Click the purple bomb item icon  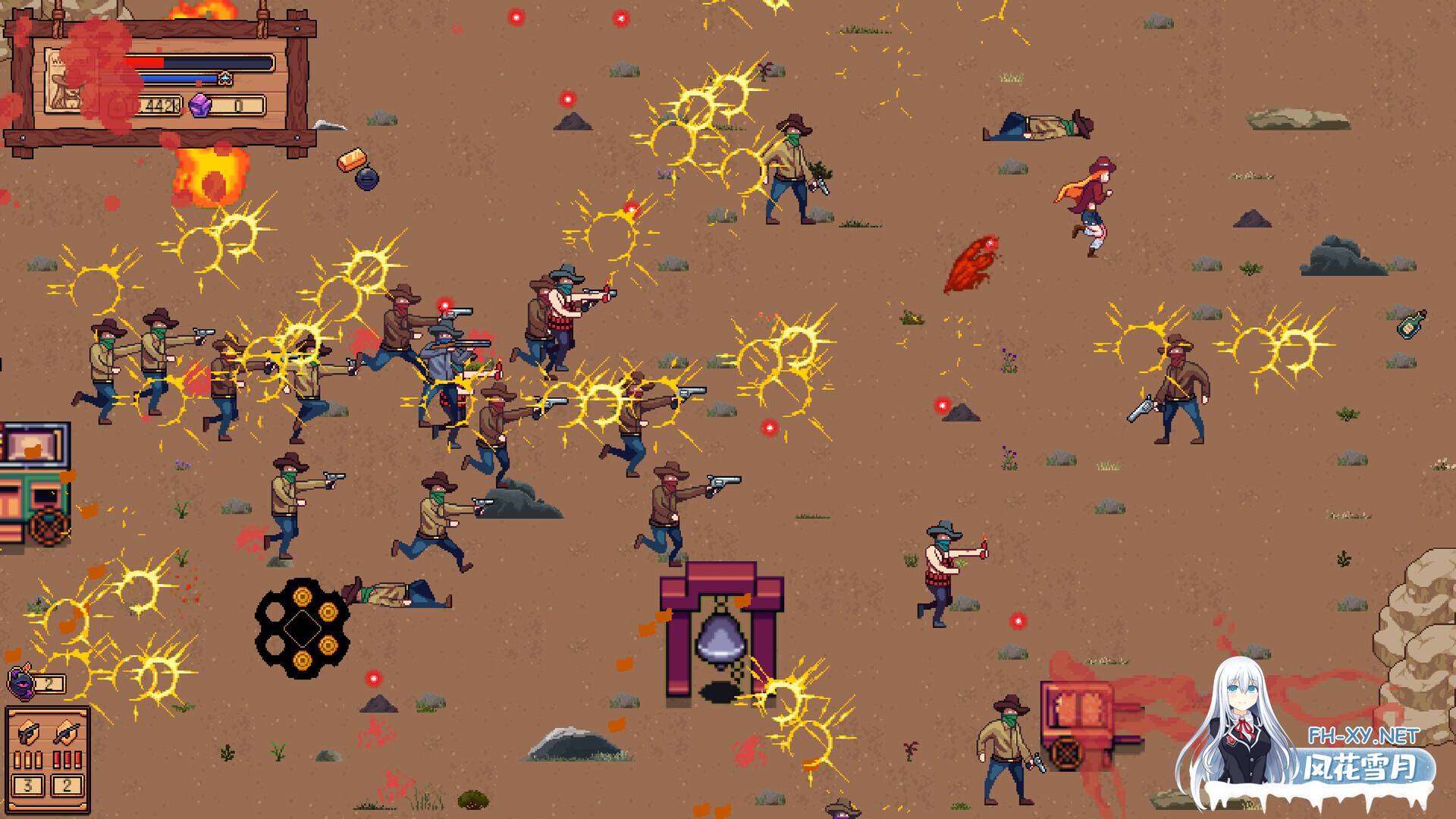21,681
